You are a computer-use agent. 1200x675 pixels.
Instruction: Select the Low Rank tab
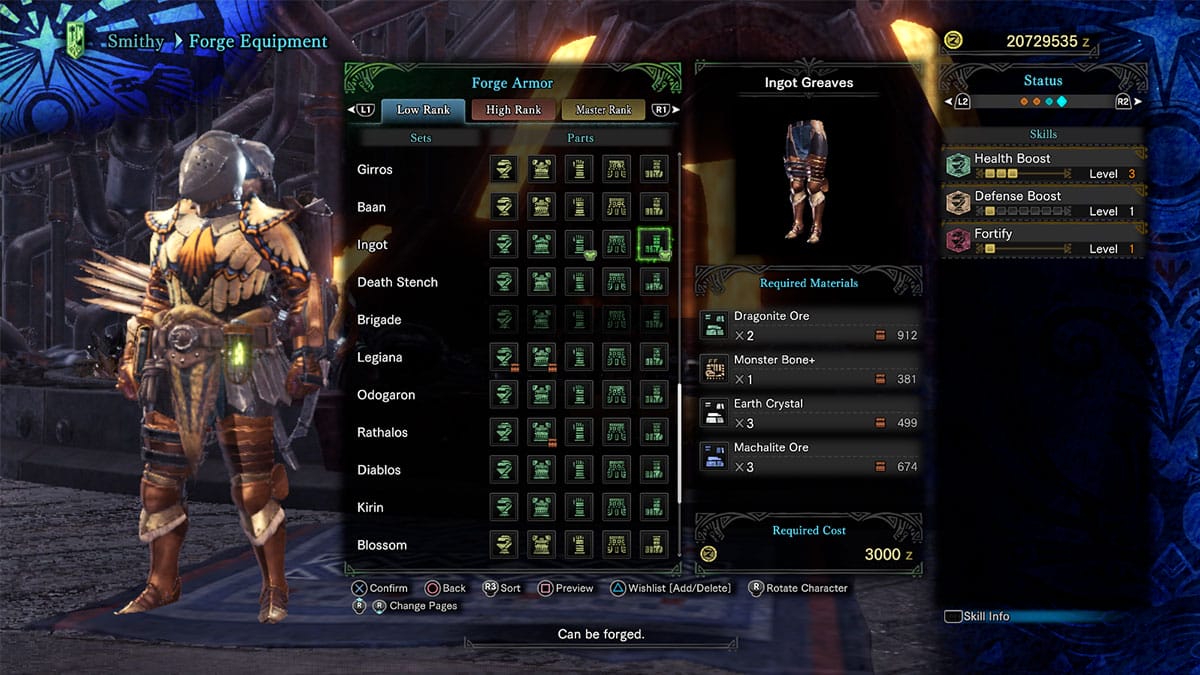click(423, 110)
